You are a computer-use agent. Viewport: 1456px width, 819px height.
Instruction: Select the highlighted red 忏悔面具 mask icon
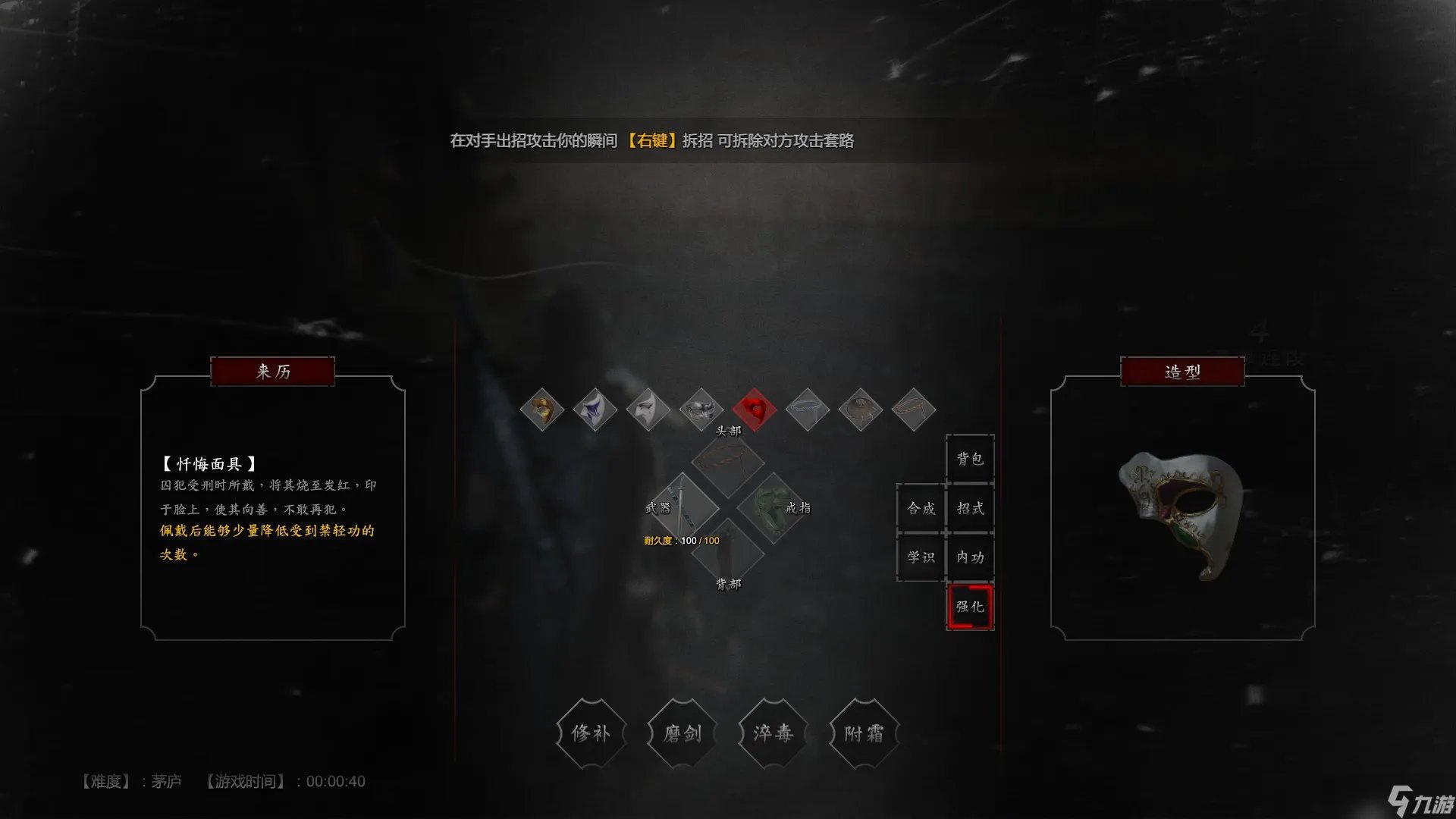coord(755,409)
